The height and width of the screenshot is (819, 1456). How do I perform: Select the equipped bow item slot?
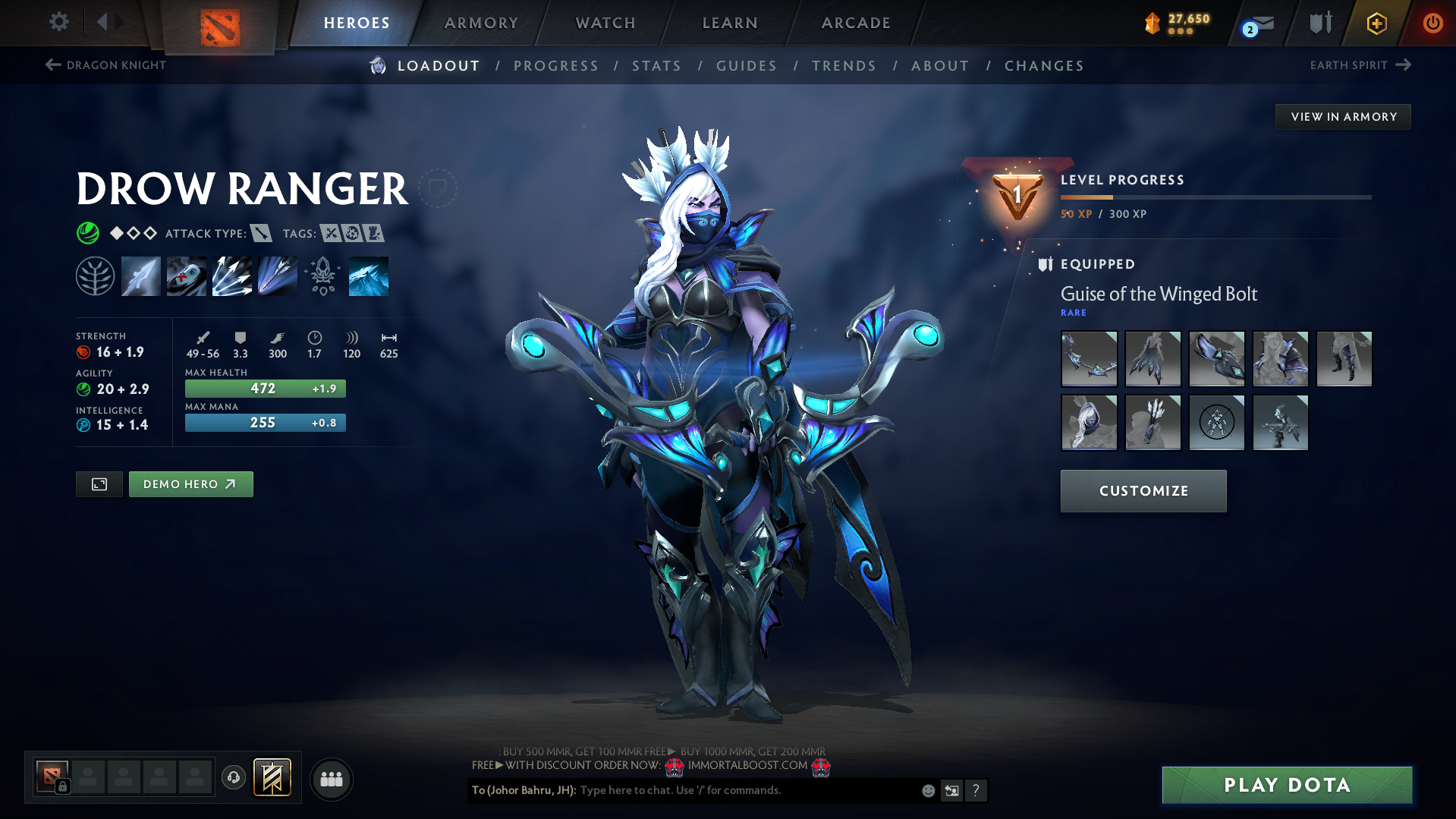pos(1089,359)
